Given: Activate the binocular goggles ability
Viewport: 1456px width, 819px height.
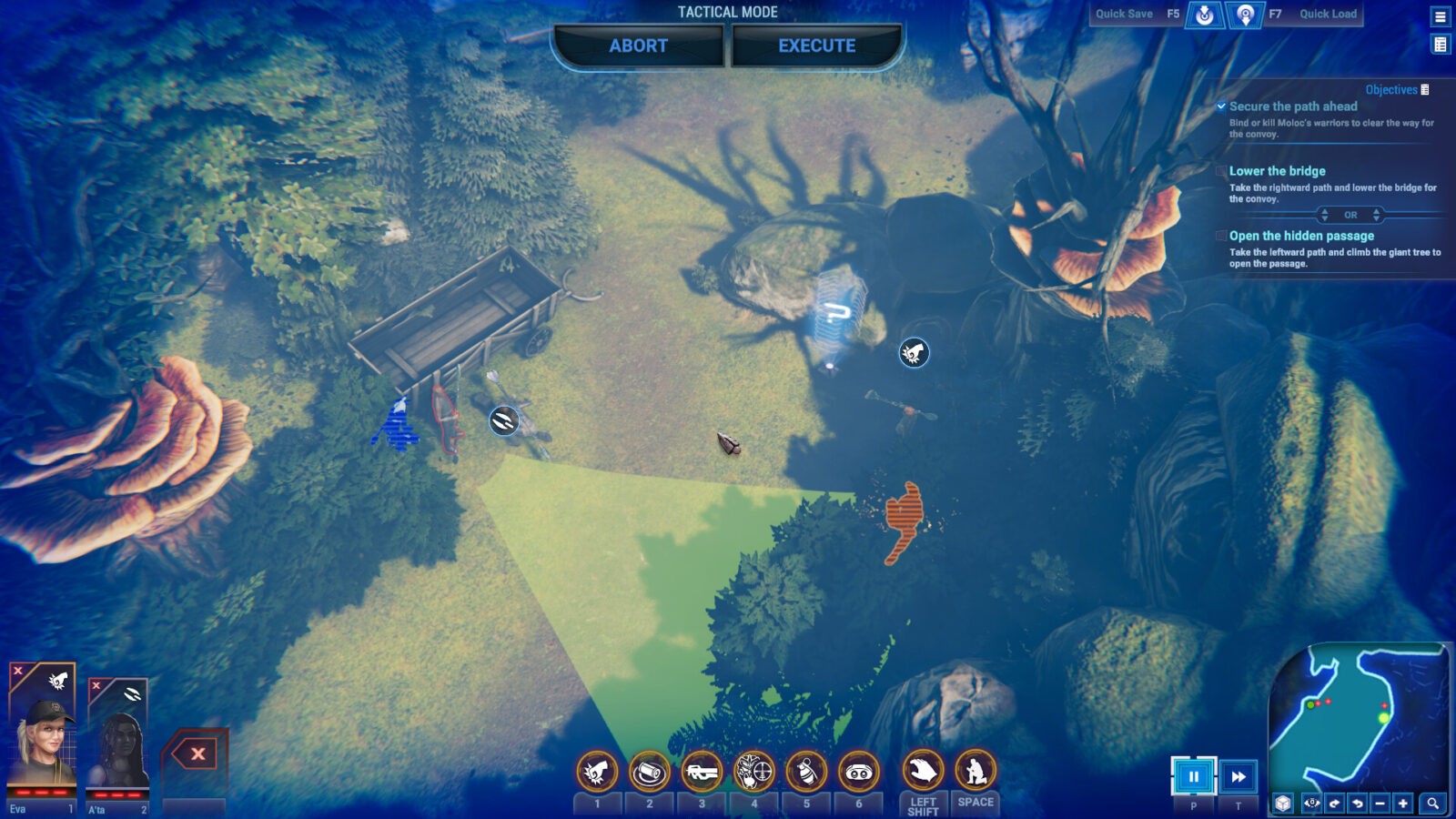Looking at the screenshot, I should 858,773.
